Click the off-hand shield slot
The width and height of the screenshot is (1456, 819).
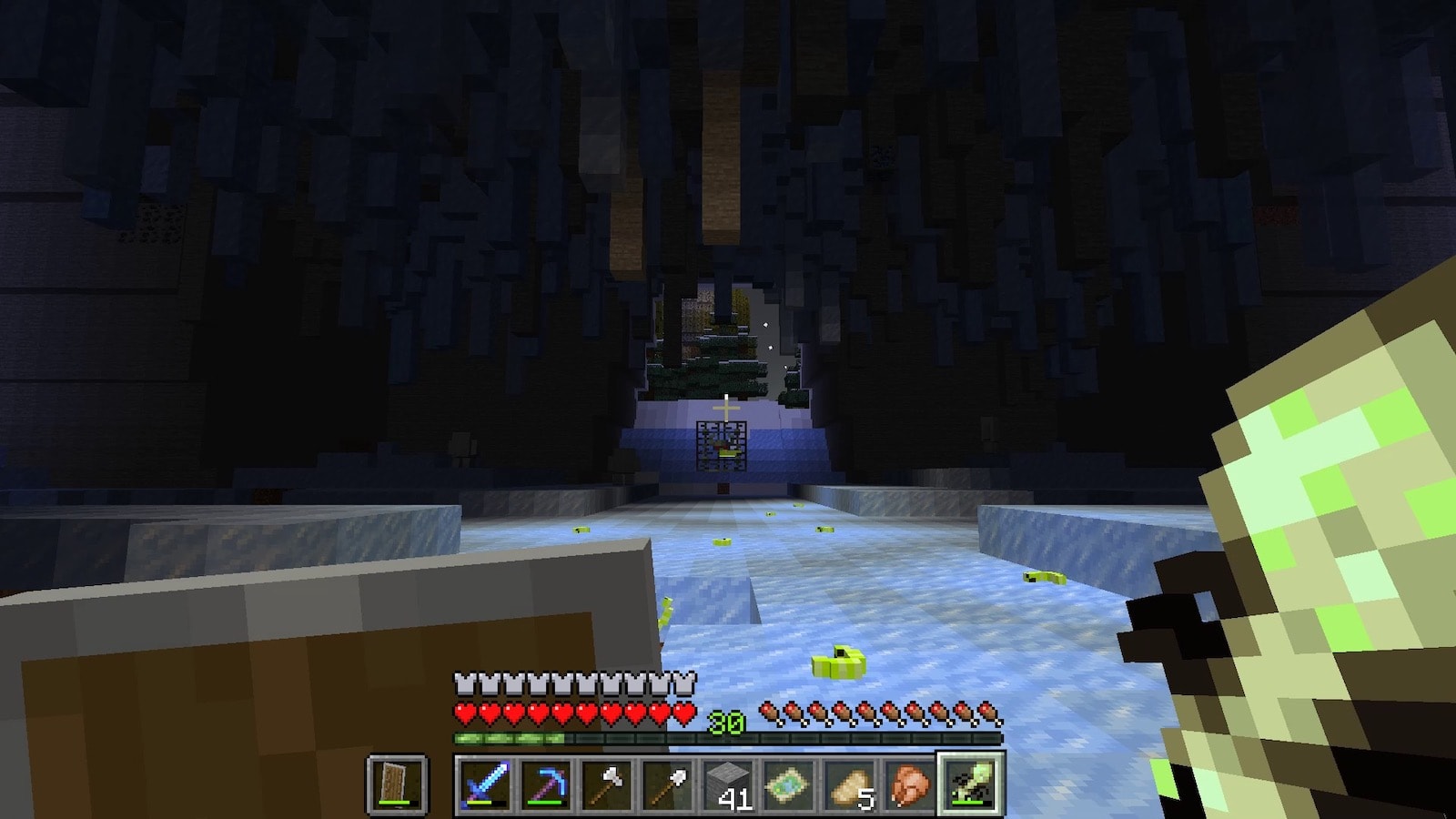point(397,784)
